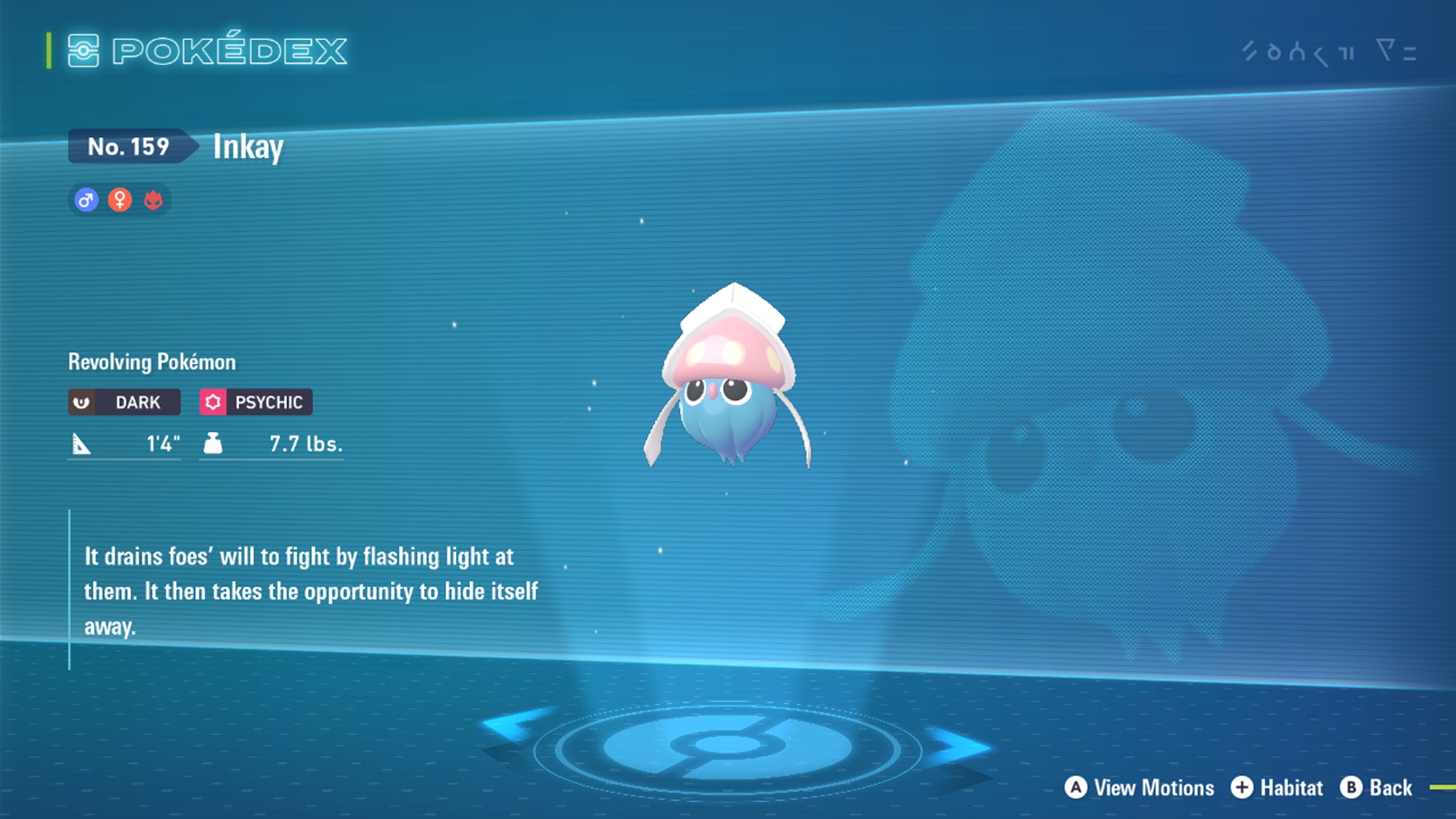Open View Motions for Inkay
The image size is (1456, 819).
pyautogui.click(x=1139, y=788)
